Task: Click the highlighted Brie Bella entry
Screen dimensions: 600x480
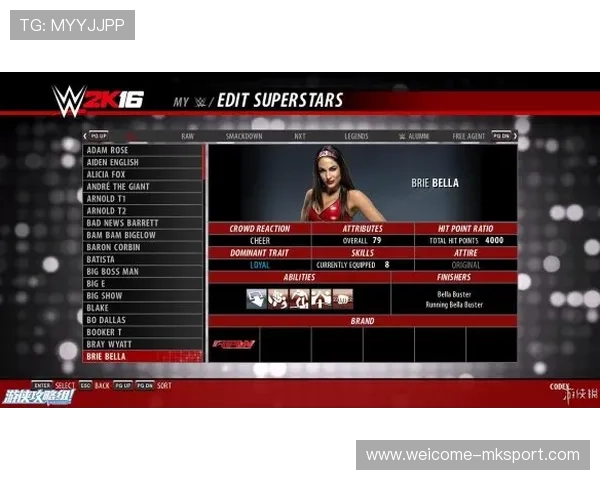Action: [143, 356]
